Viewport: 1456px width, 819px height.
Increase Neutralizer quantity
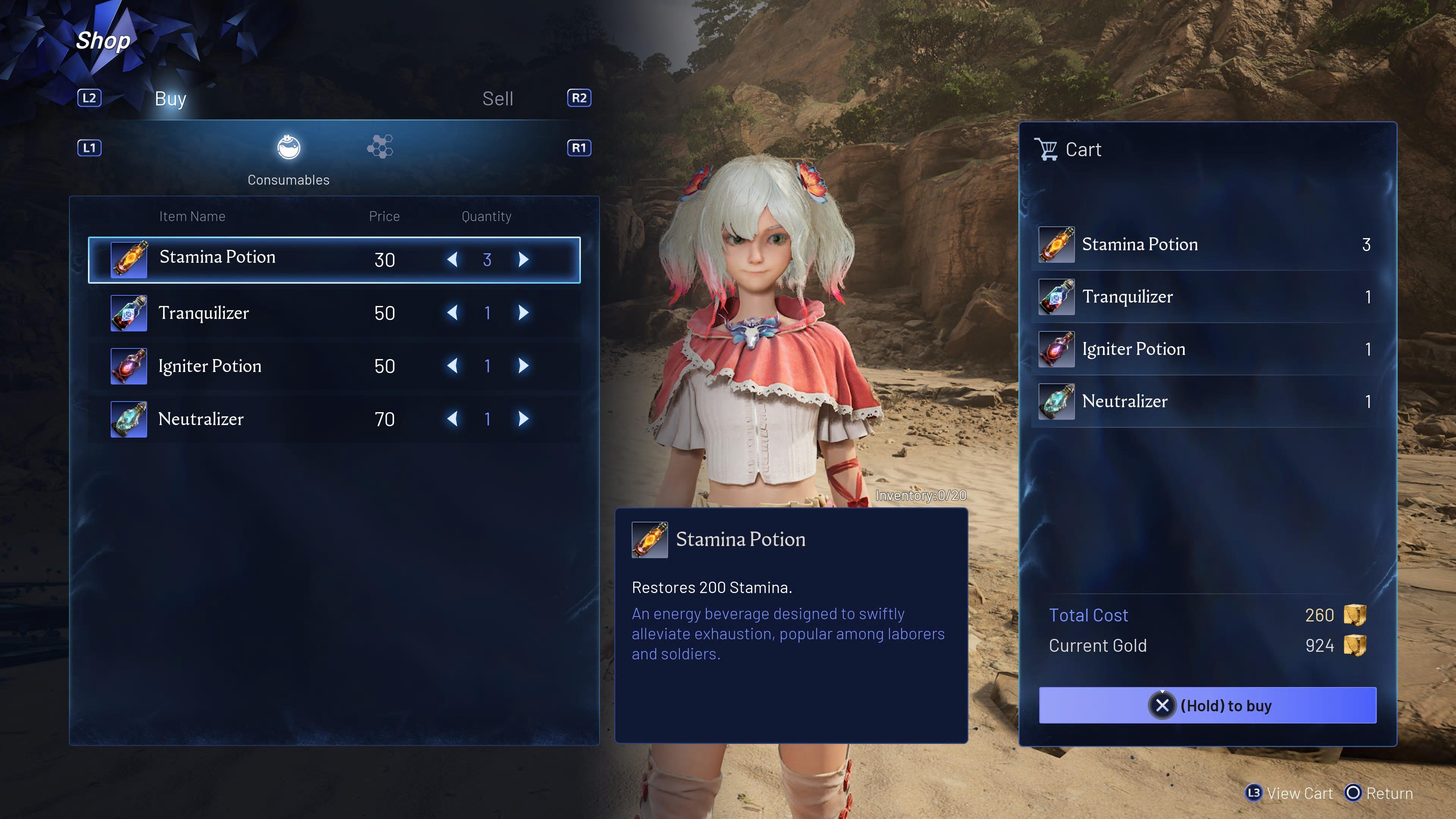(x=523, y=419)
